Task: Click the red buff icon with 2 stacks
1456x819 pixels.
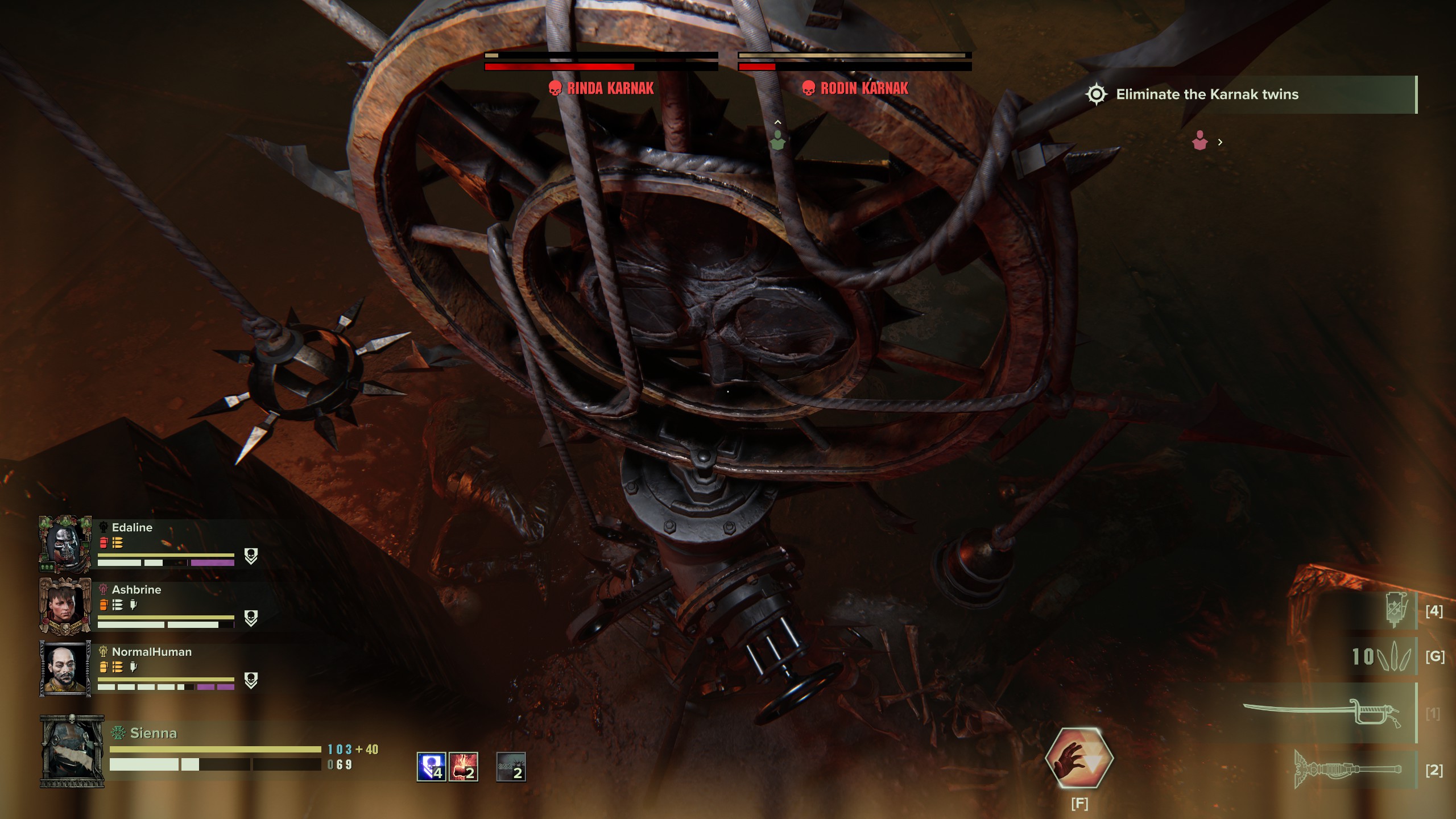Action: (x=463, y=767)
